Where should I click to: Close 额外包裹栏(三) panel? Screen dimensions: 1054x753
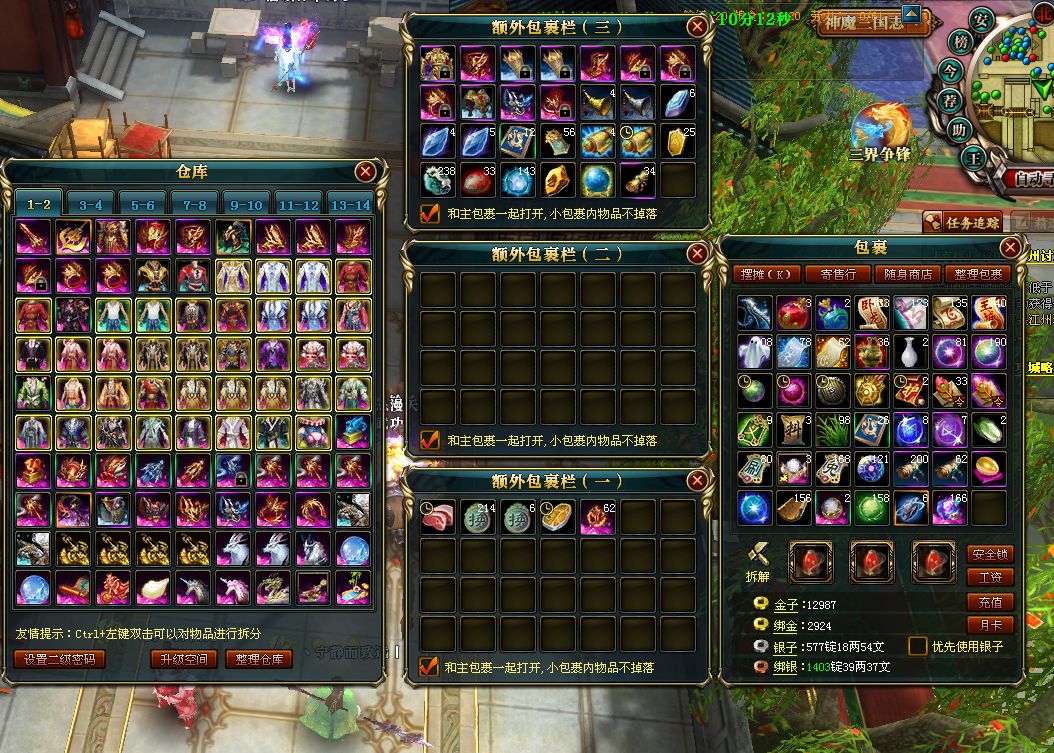point(697,27)
